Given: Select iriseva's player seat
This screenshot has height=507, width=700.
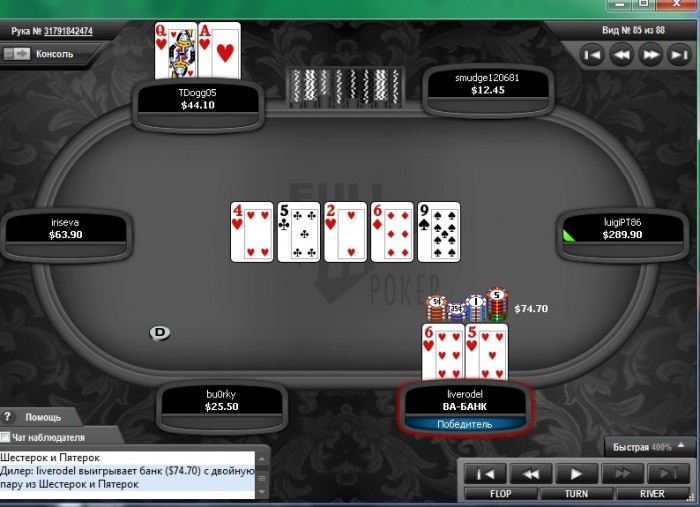Looking at the screenshot, I should (66, 228).
